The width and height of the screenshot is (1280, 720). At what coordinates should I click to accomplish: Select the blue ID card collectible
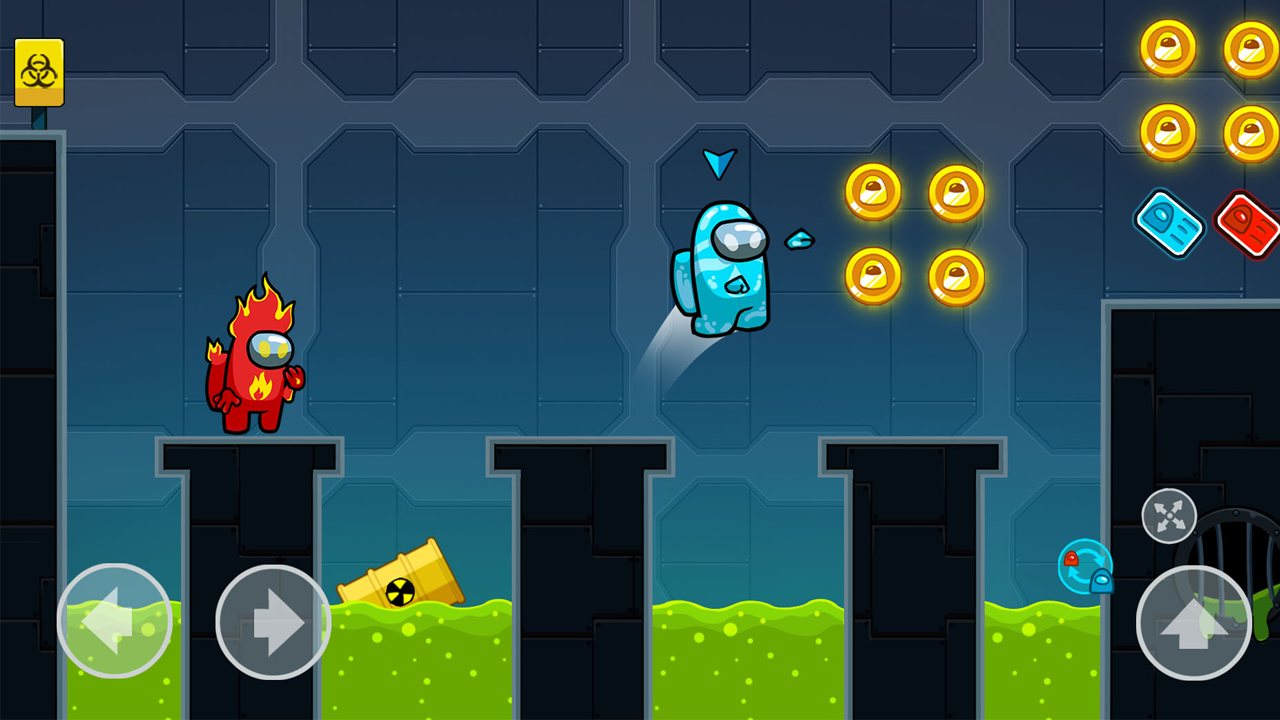[1168, 224]
